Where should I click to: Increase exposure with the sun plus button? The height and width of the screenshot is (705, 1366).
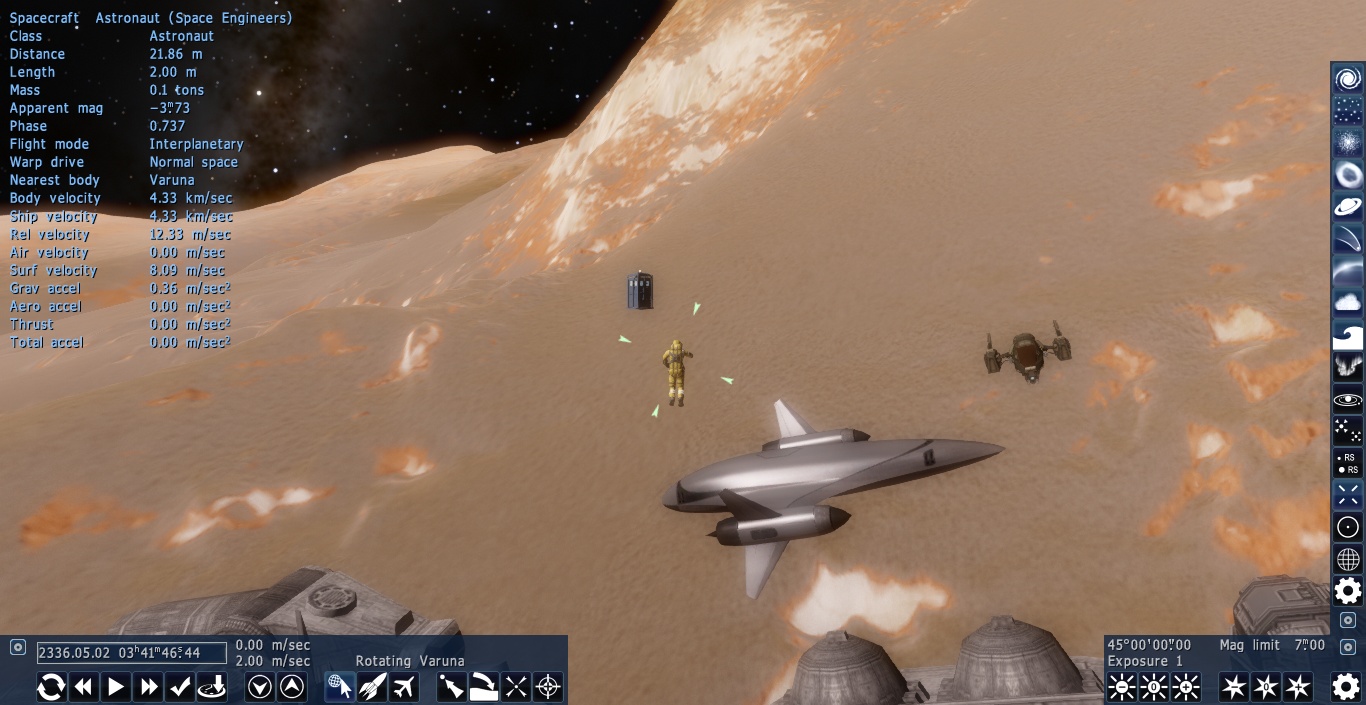click(x=1186, y=687)
